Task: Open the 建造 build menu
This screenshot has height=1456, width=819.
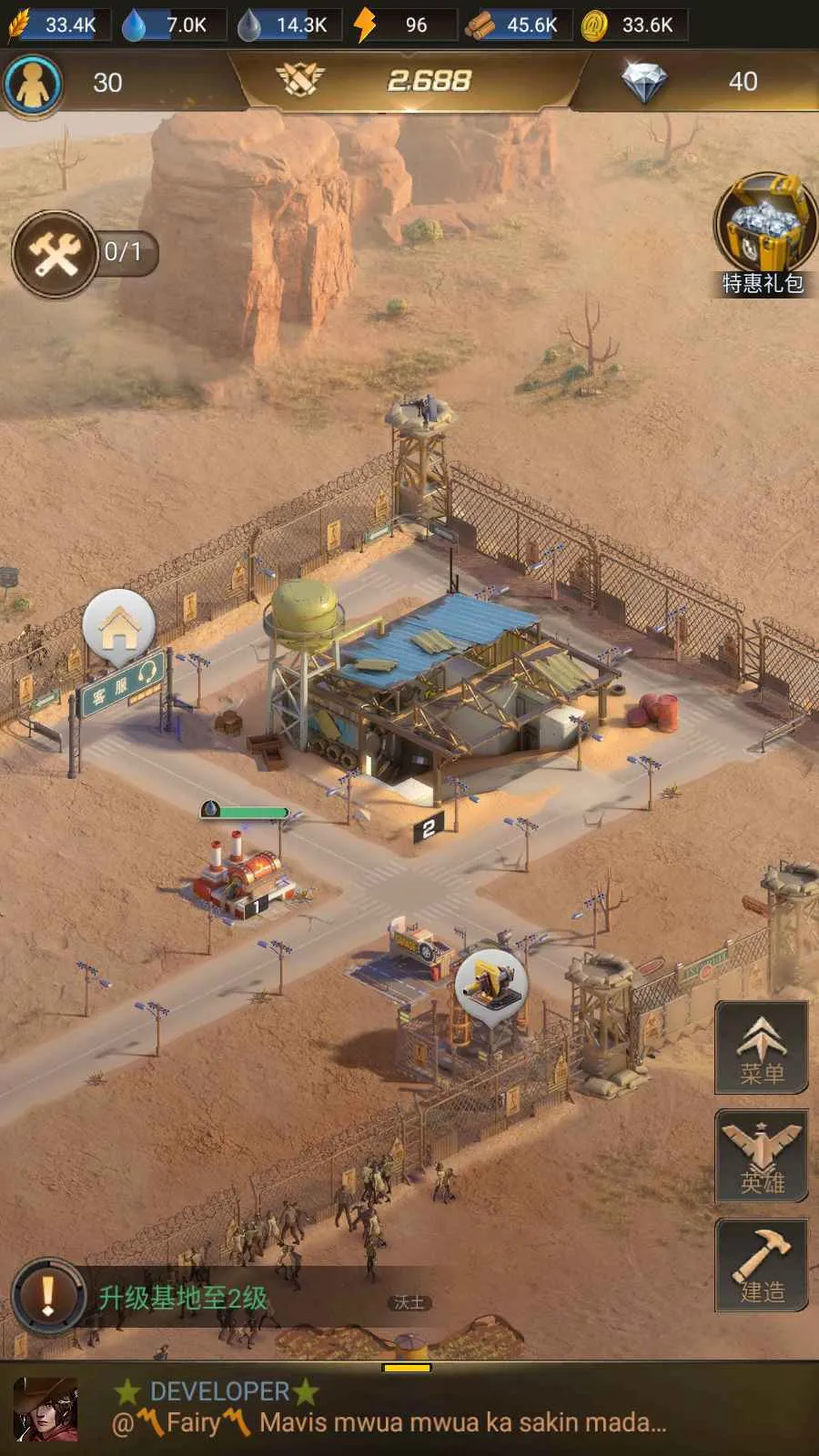Action: click(x=762, y=1265)
